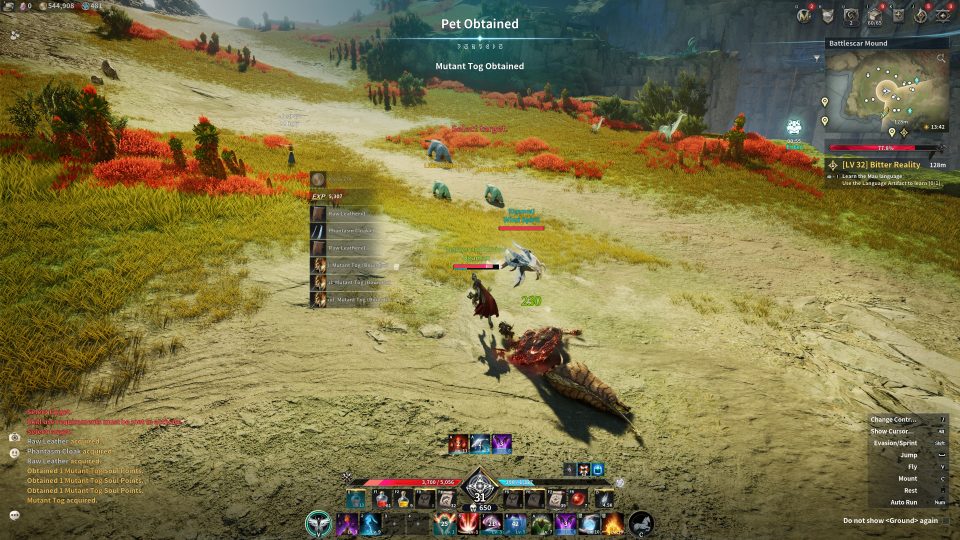Image resolution: width=960 pixels, height=540 pixels.
Task: Open the bag showing 60/65 capacity
Action: [874, 15]
